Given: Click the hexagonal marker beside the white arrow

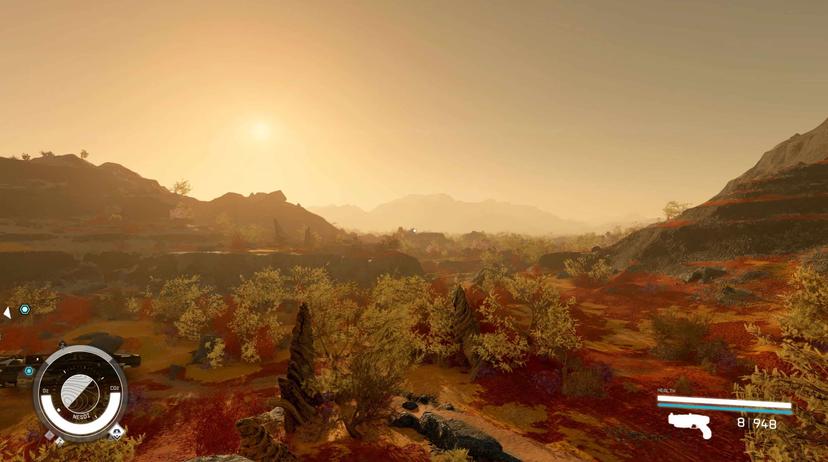Looking at the screenshot, I should [25, 310].
